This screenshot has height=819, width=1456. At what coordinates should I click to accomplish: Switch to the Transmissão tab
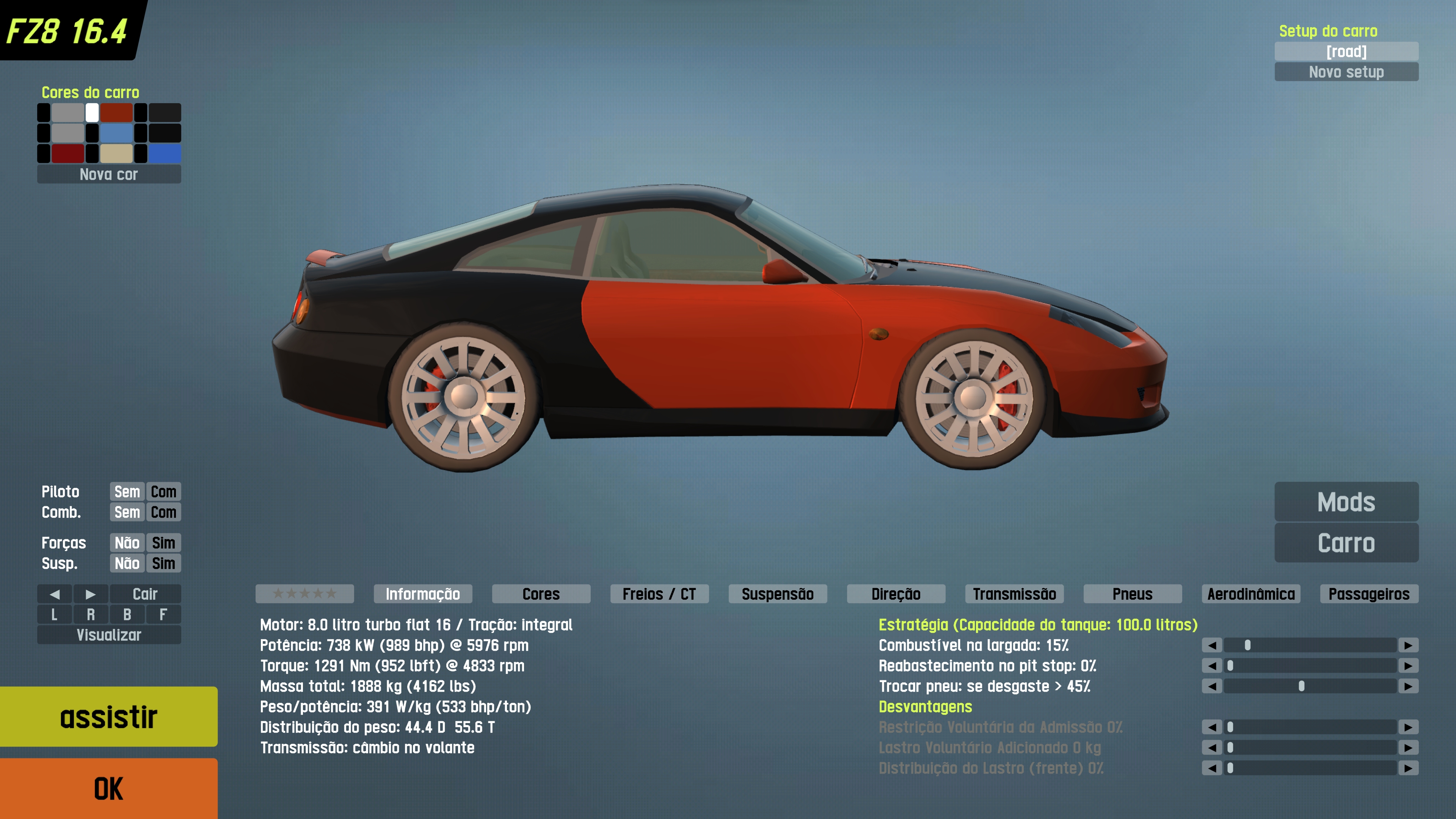click(1014, 594)
